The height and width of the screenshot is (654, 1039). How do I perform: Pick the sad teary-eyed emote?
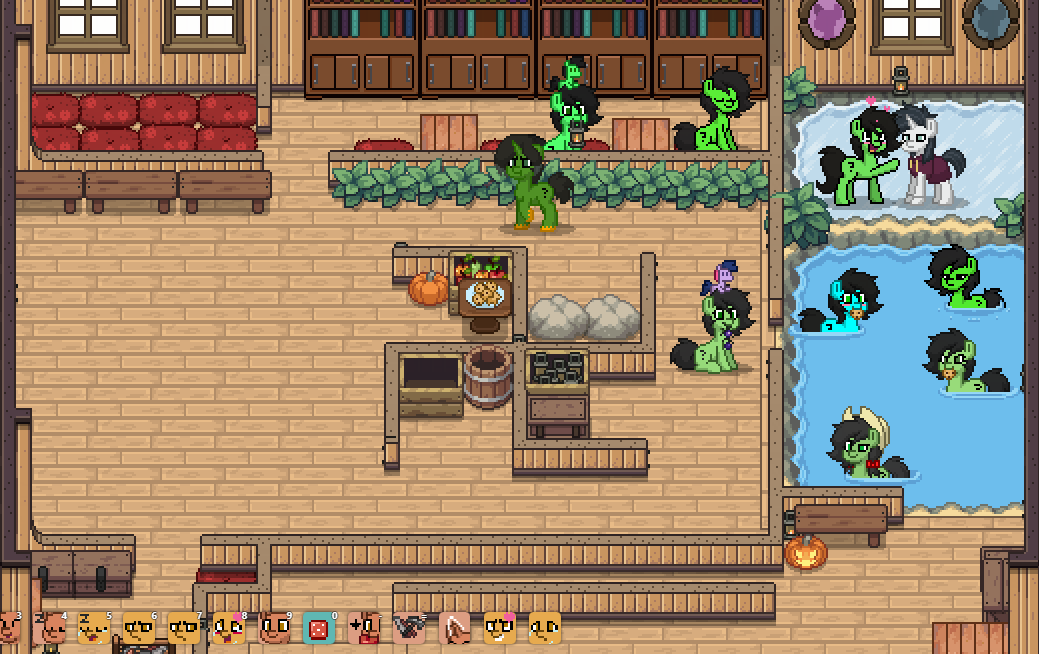coord(544,628)
